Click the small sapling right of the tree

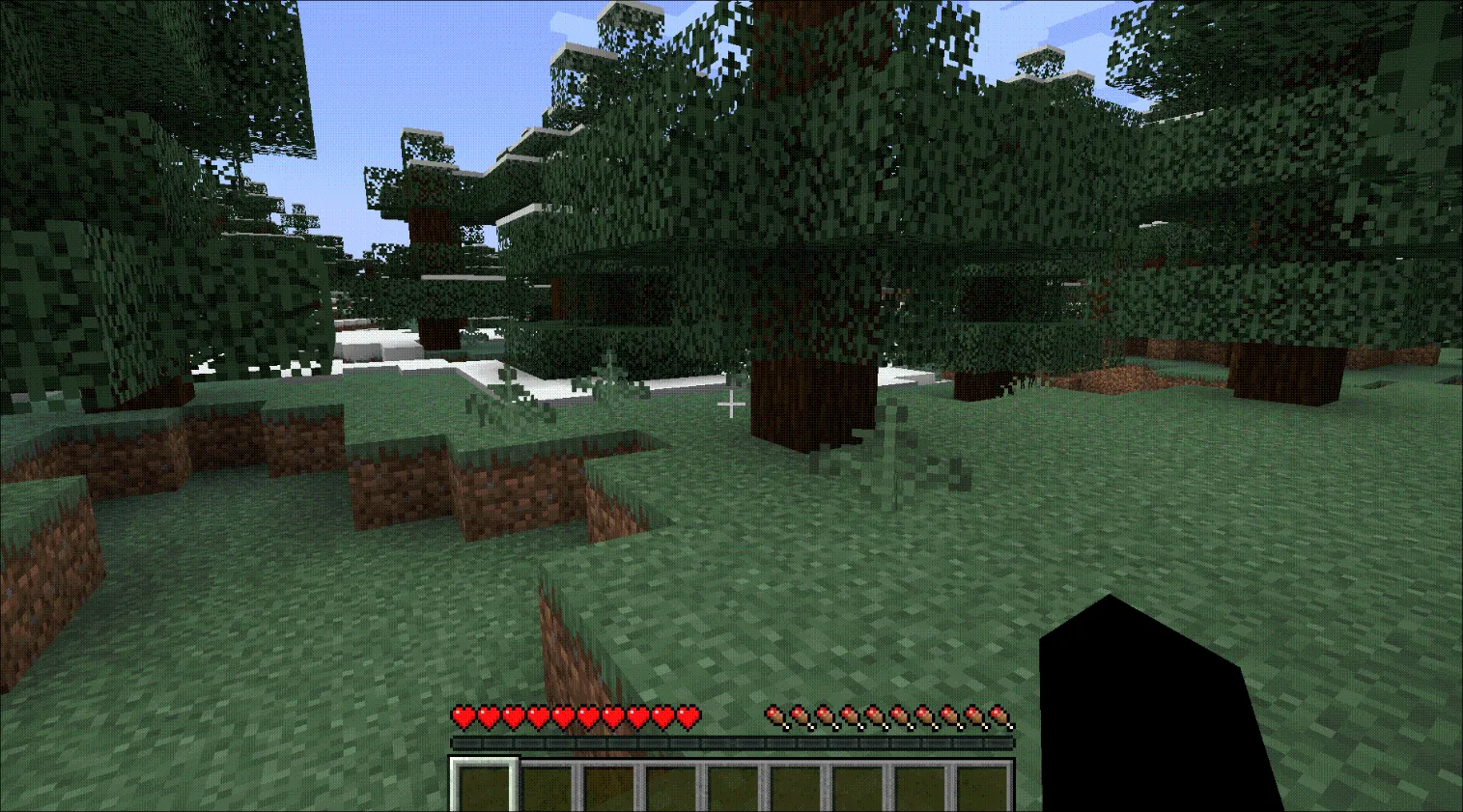click(888, 444)
